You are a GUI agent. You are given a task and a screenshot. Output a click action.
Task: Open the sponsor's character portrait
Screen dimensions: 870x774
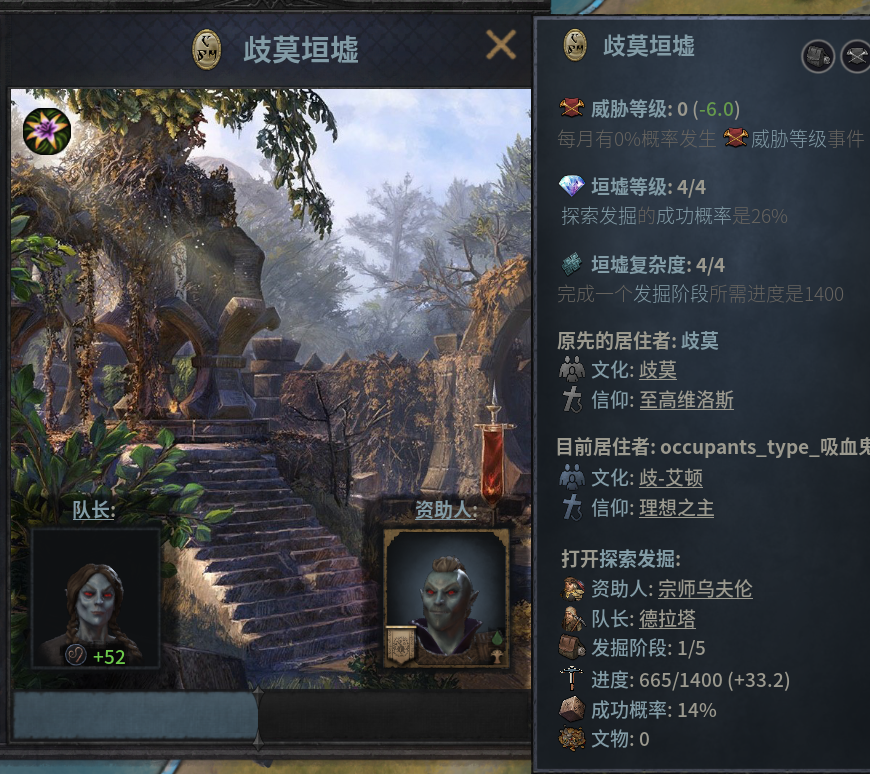coord(446,597)
